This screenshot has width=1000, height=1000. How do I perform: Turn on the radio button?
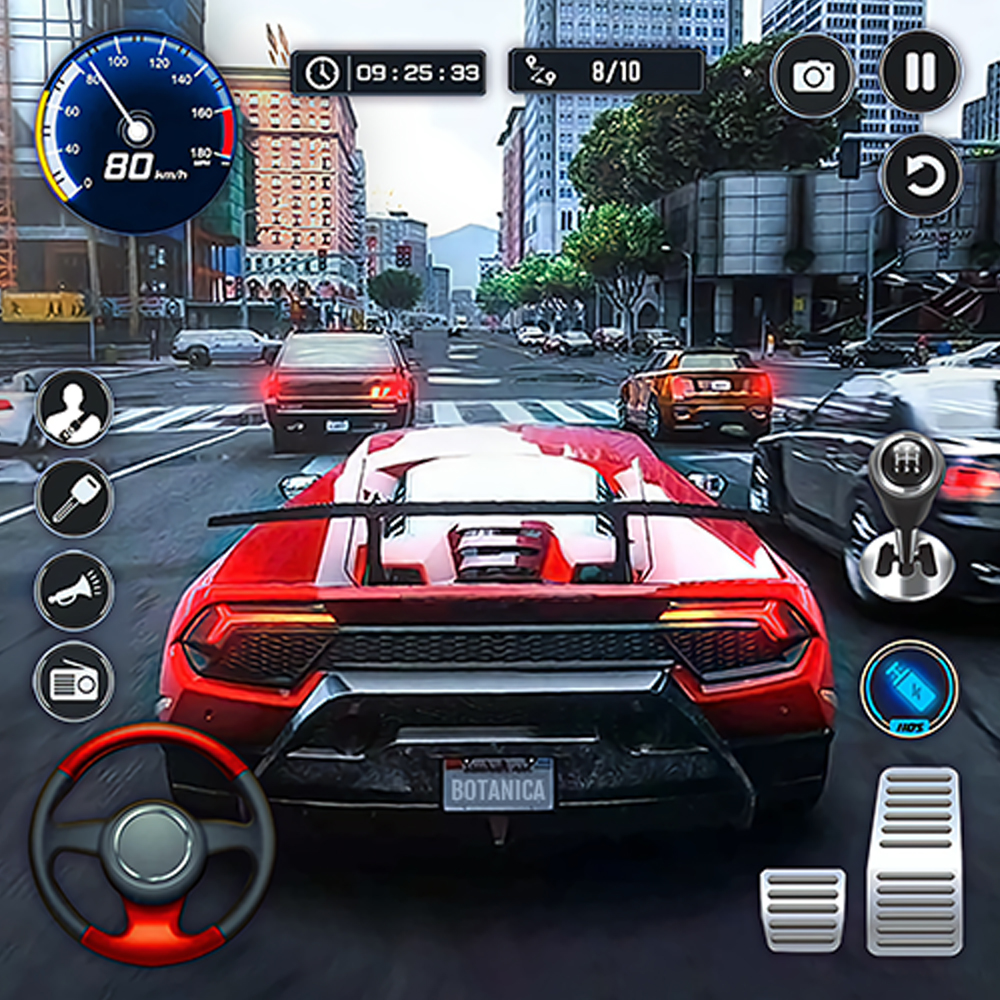click(74, 682)
